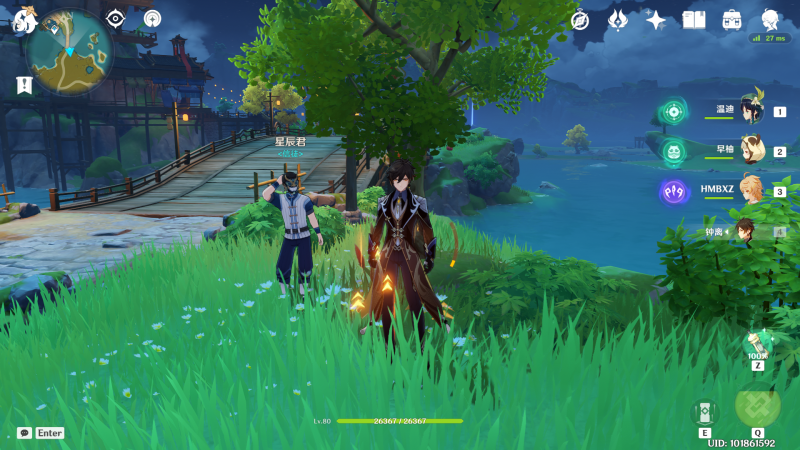Switch to party member 早柚
The height and width of the screenshot is (450, 800).
[751, 151]
